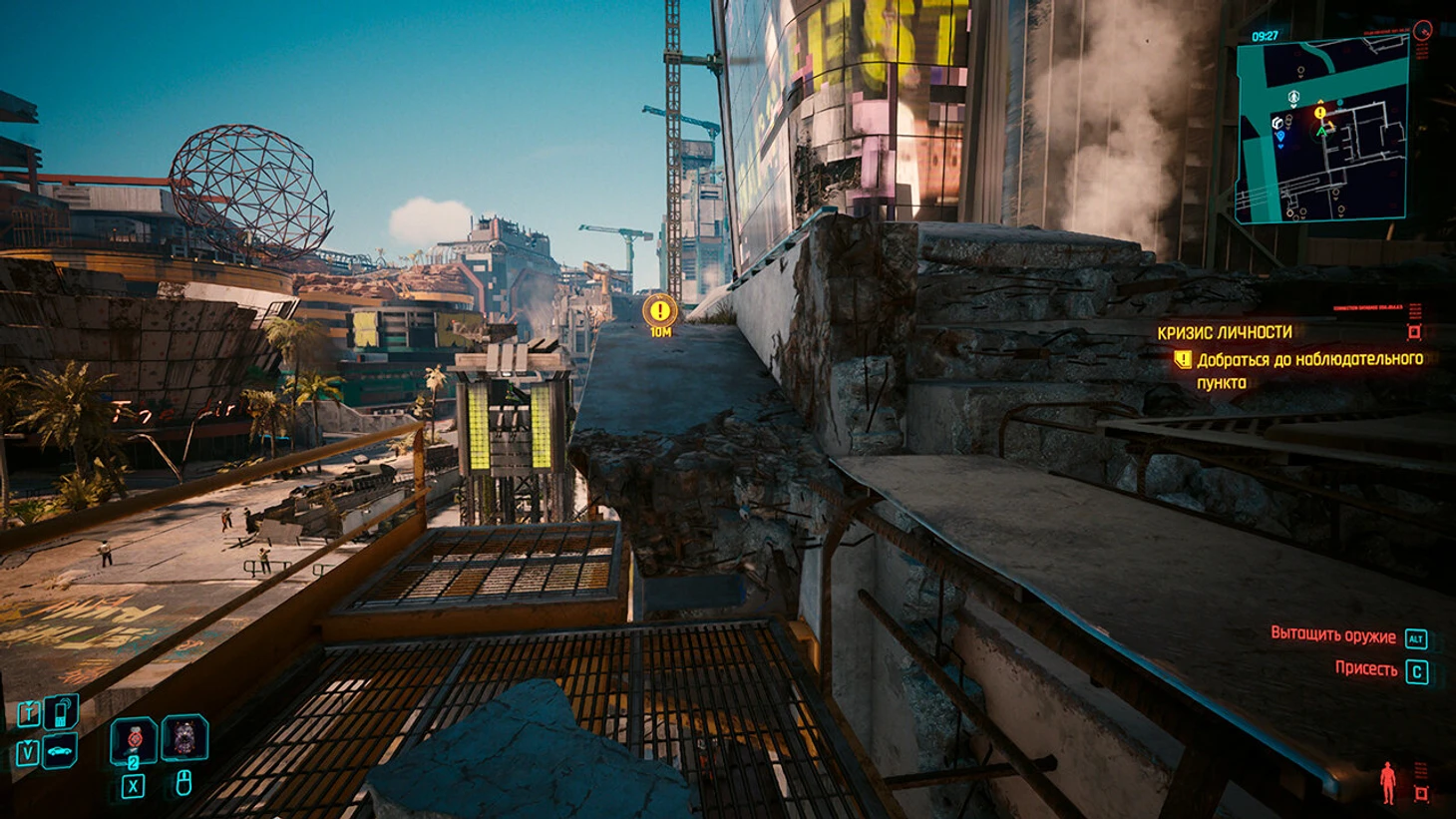
Task: Click the yellow quest marker on the minimap
Action: coord(1321,113)
